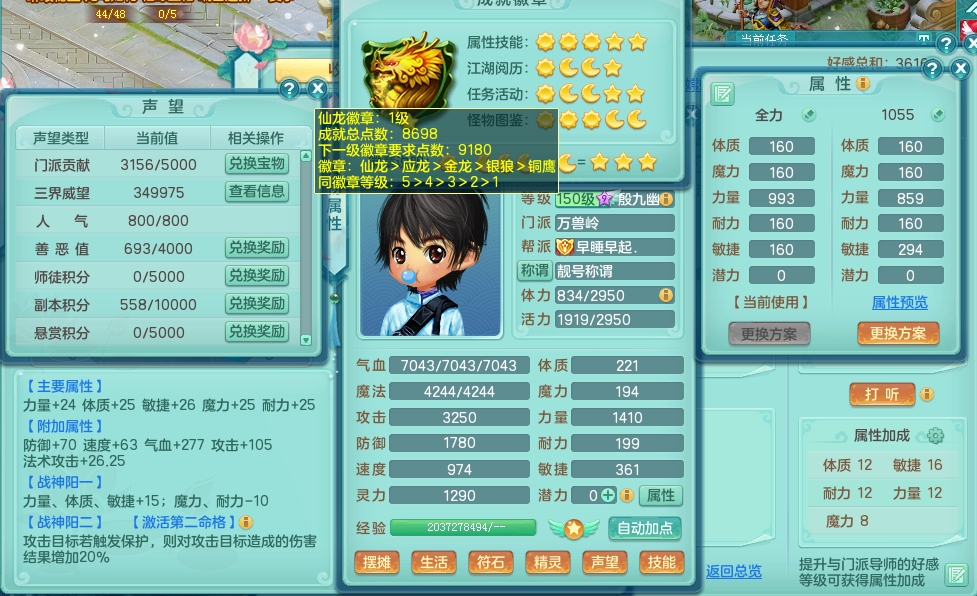
Task: Click 兑换宝物 for 门派贡献
Action: pos(256,164)
